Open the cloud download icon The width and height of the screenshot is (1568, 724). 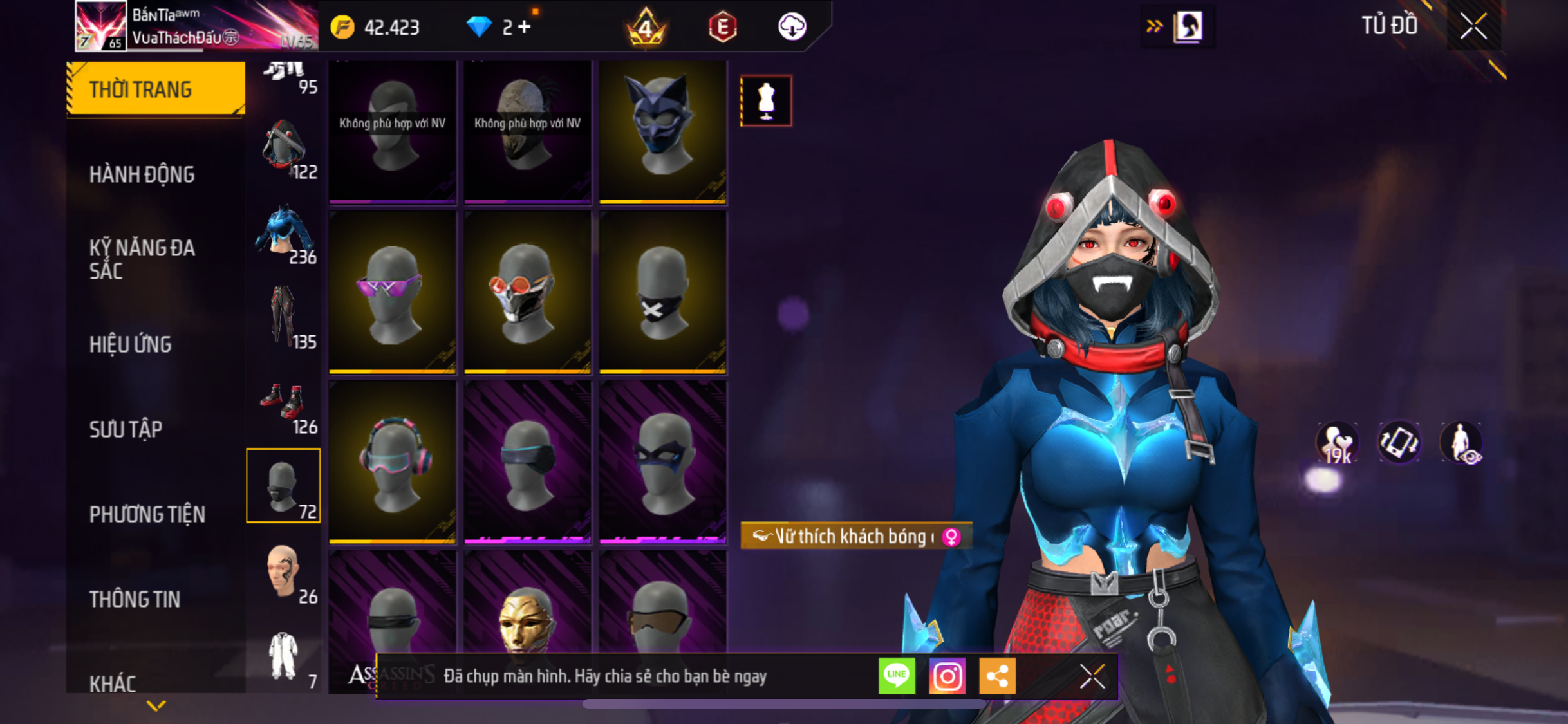[792, 27]
